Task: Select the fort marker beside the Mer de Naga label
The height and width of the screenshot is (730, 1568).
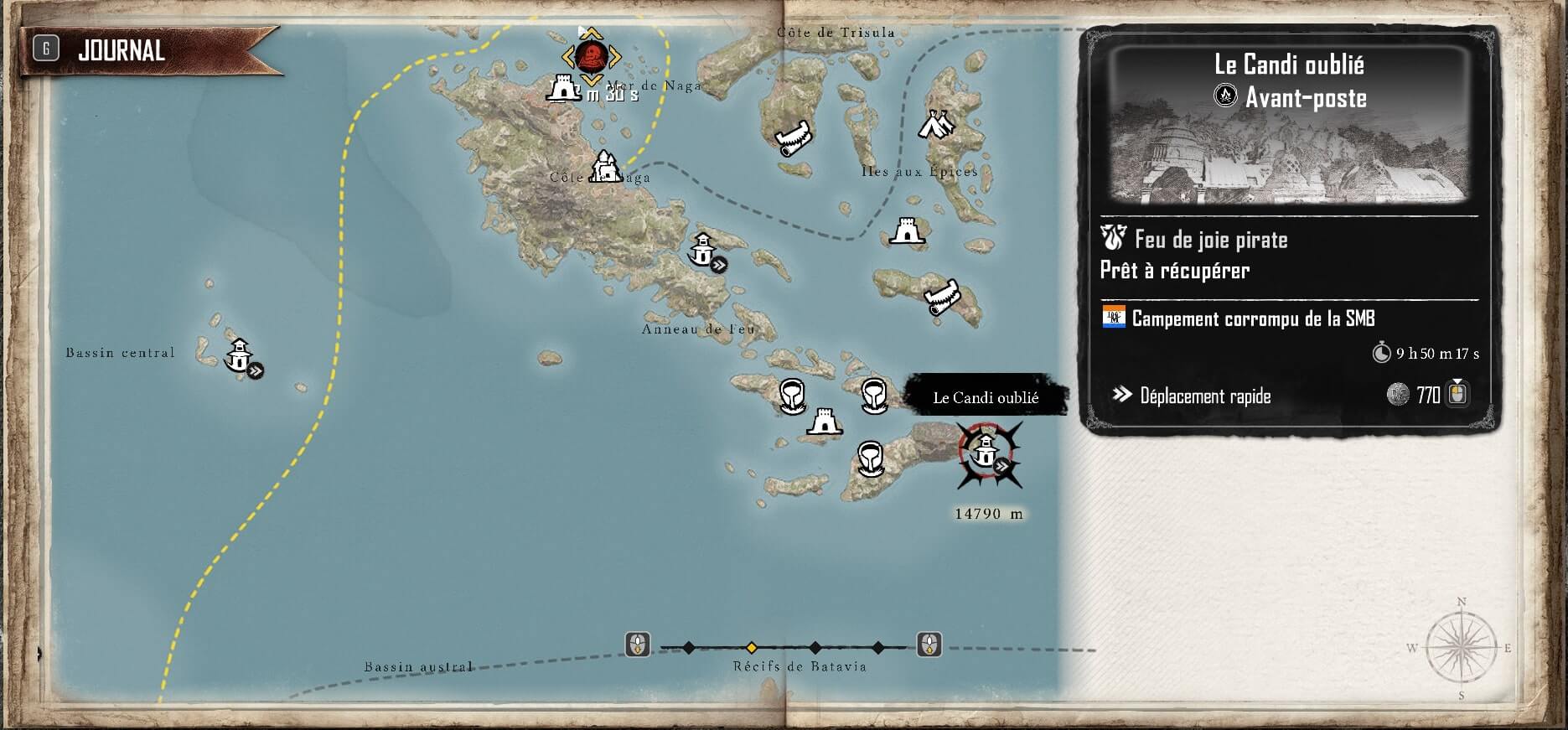Action: 564,87
